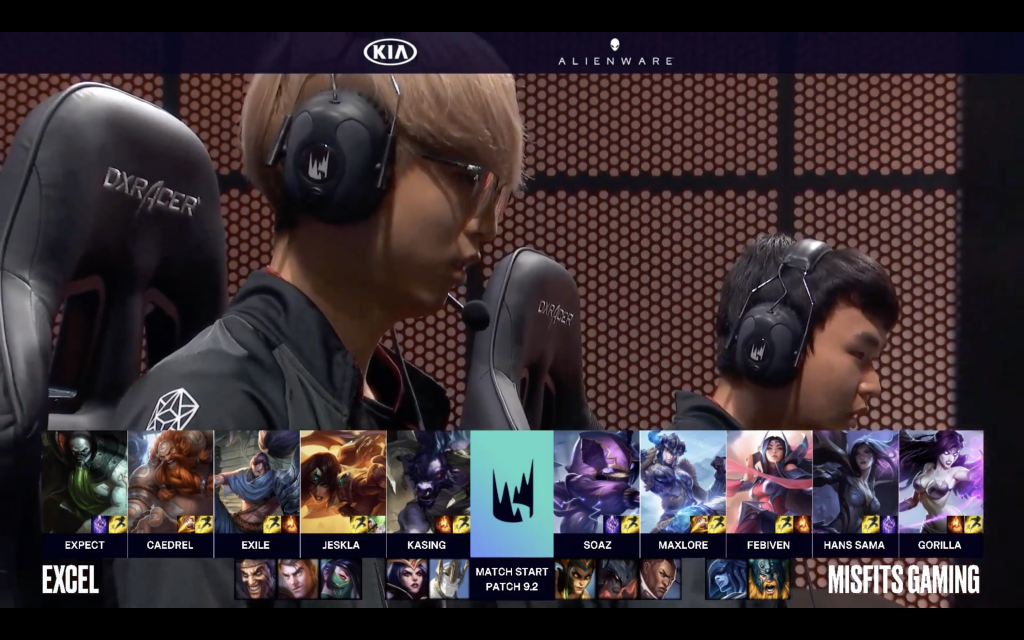The width and height of the screenshot is (1024, 640).
Task: Click the Olaf ban icon
Action: (x=770, y=579)
